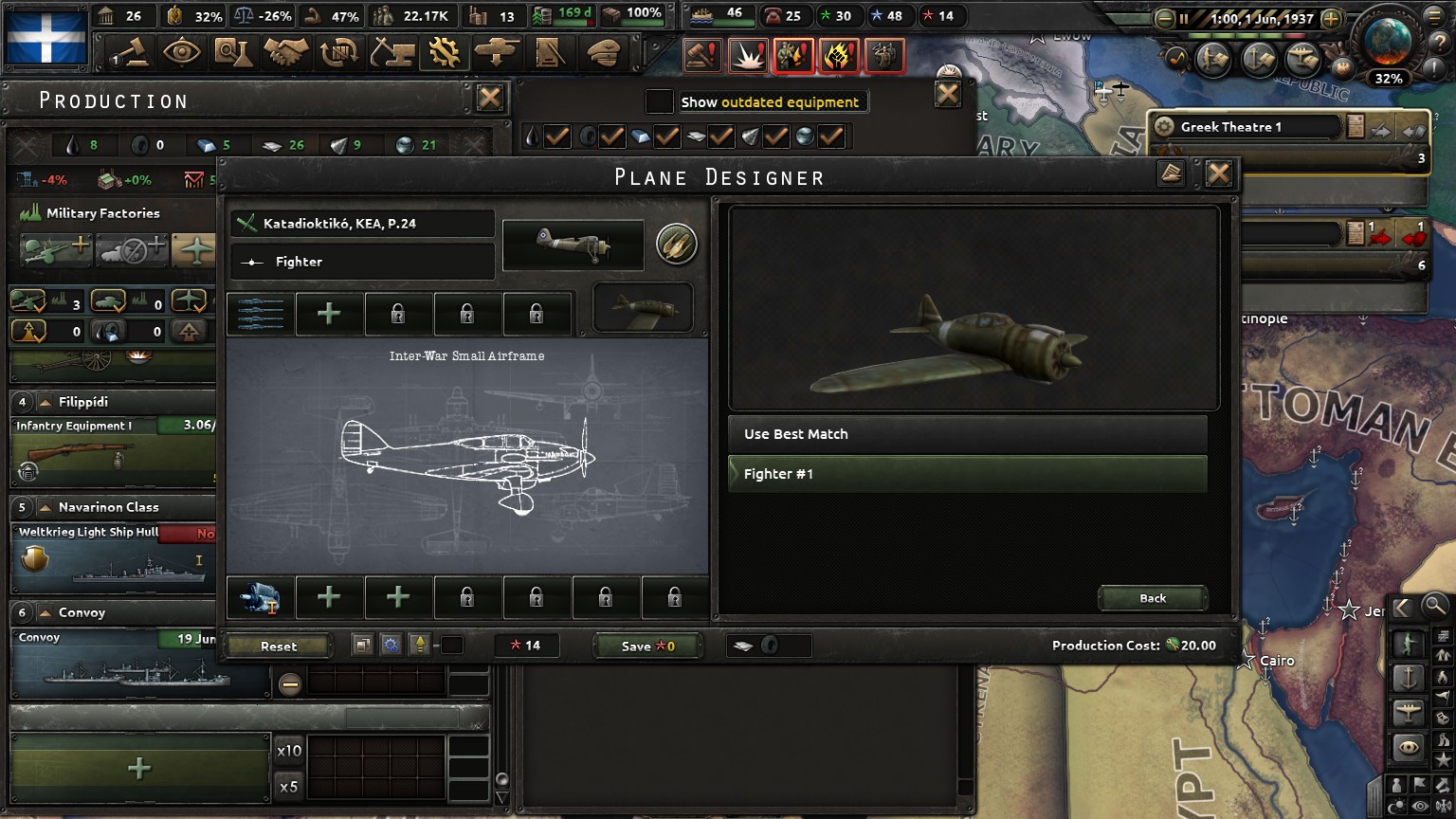Select the engine module slot in plane designer
Image resolution: width=1456 pixels, height=819 pixels.
coord(258,597)
